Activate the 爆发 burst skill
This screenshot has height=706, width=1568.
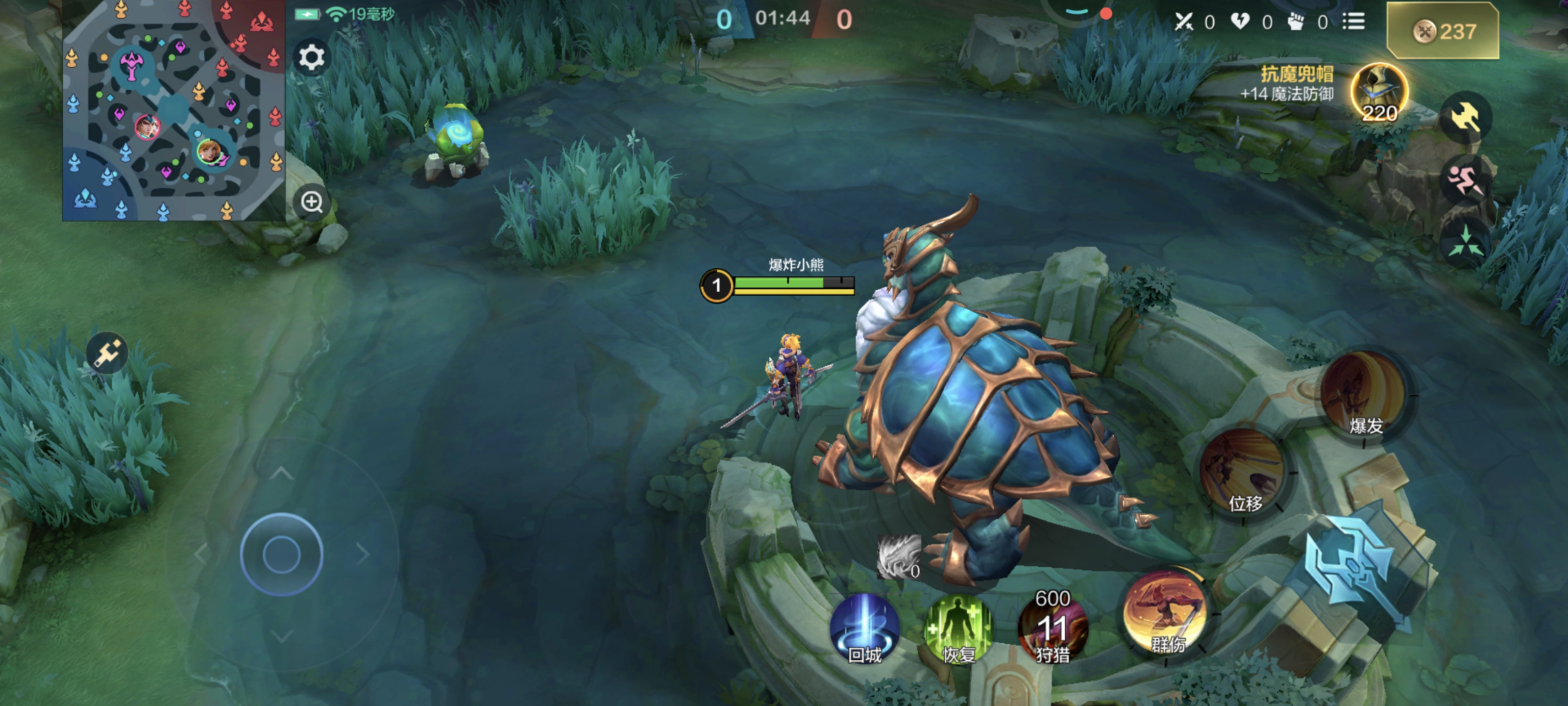pyautogui.click(x=1364, y=394)
